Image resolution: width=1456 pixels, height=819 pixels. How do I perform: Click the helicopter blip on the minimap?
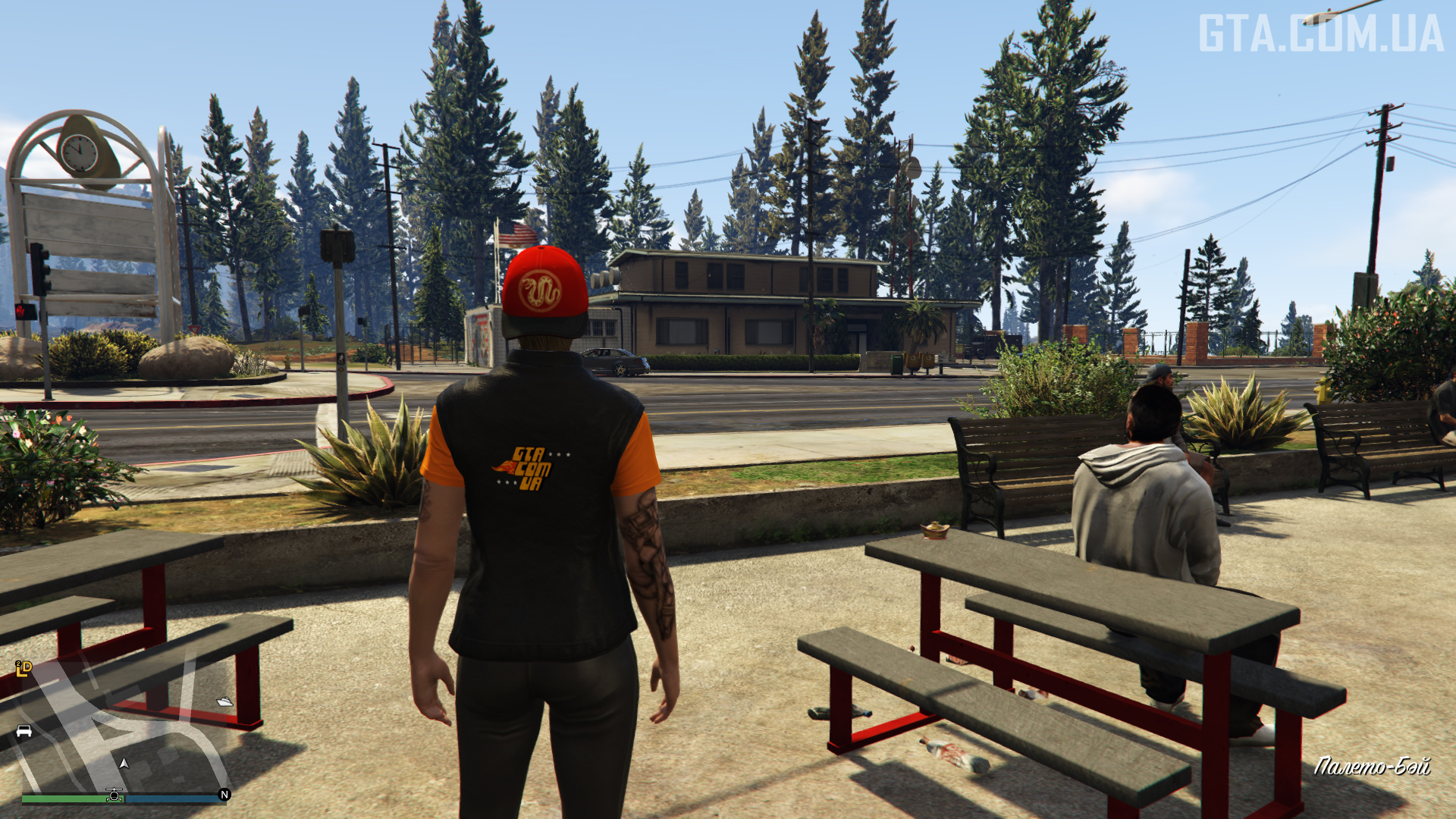pos(115,795)
